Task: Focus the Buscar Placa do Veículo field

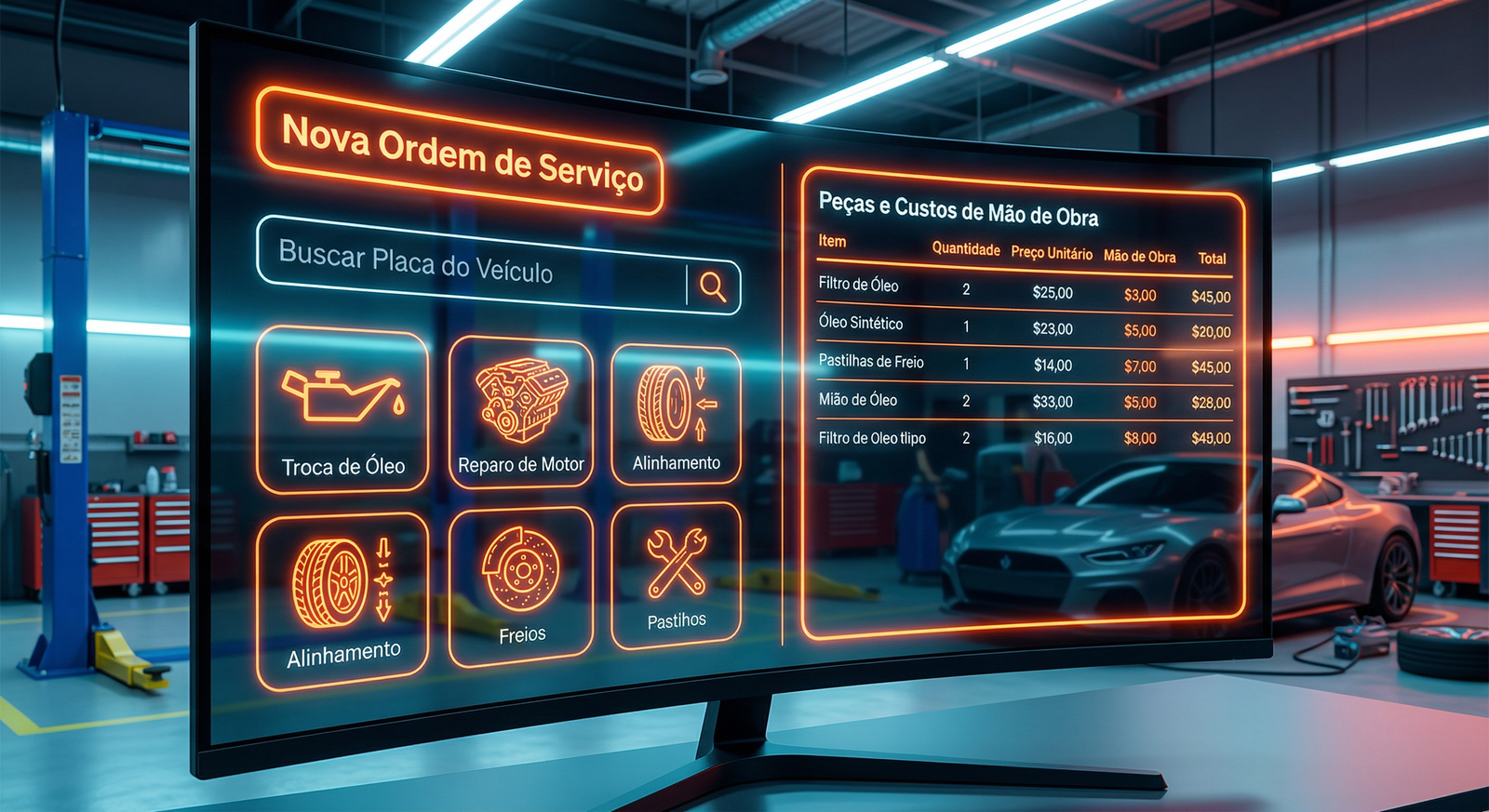Action: (470, 264)
